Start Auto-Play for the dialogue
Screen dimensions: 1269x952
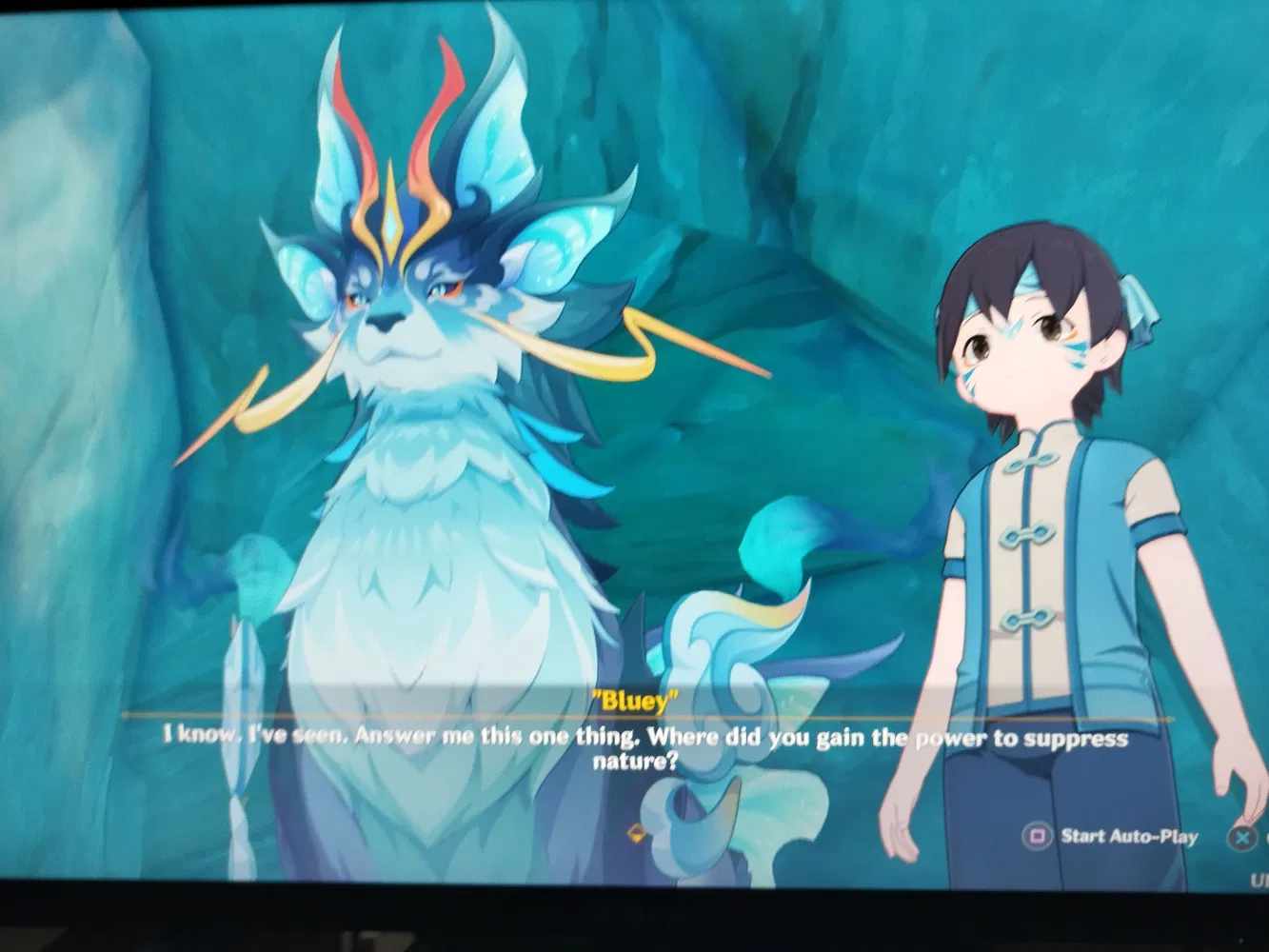tap(1110, 837)
